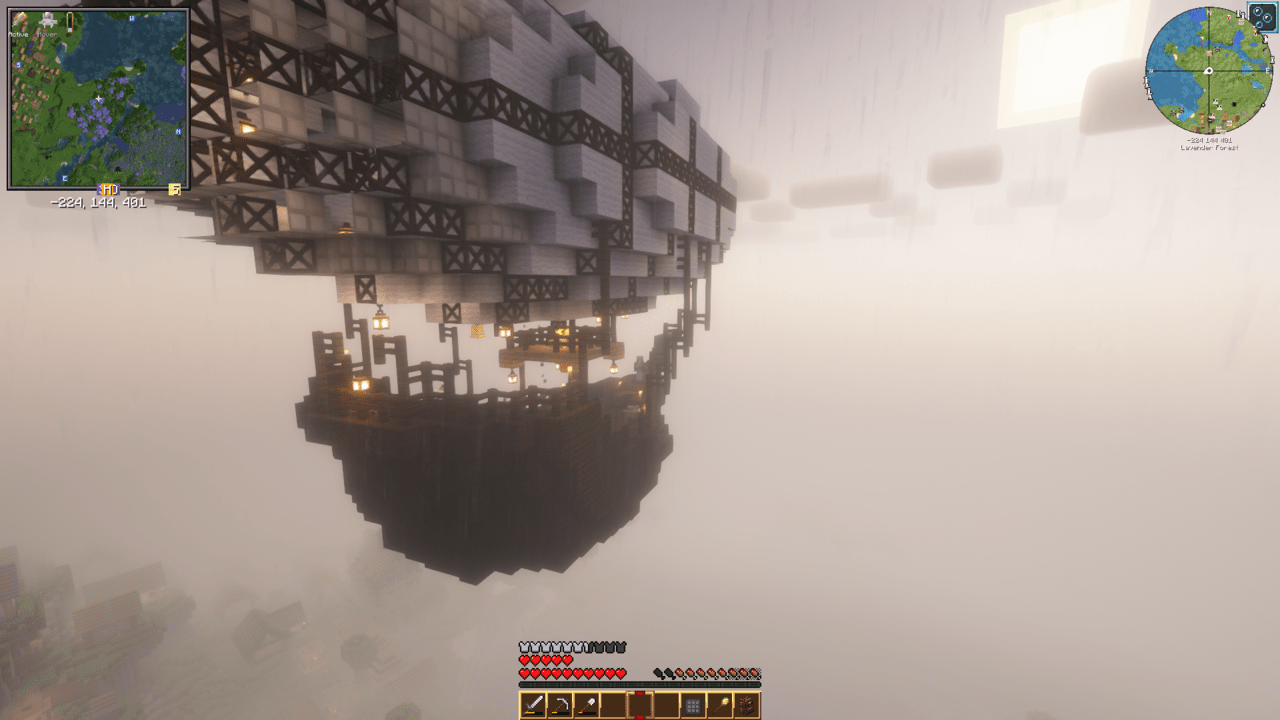Image resolution: width=1280 pixels, height=720 pixels.
Task: Click the N waypoint on the square minimap
Action: (x=131, y=18)
